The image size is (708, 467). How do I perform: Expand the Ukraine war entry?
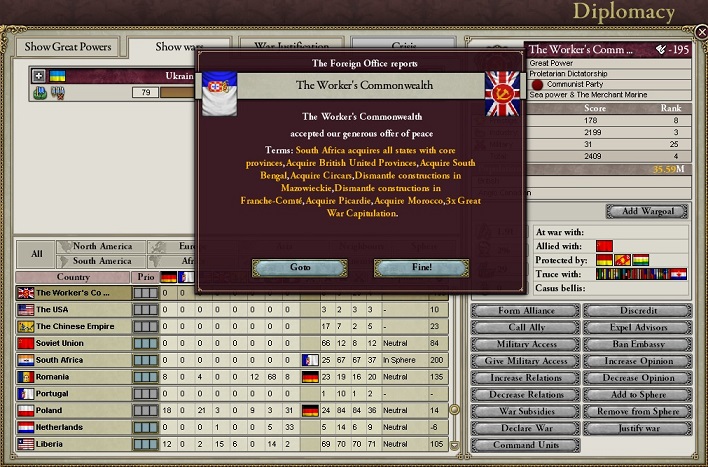(39, 75)
